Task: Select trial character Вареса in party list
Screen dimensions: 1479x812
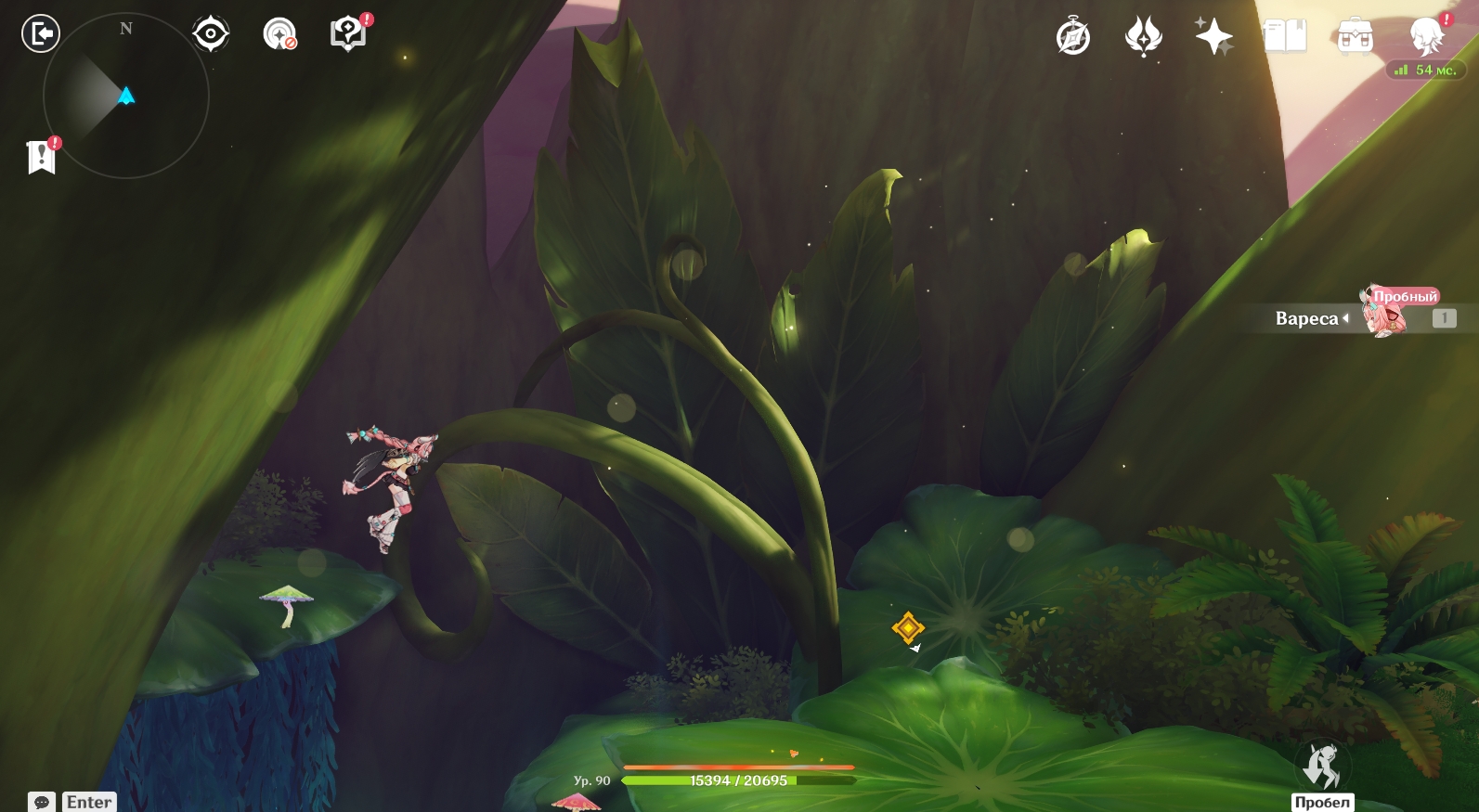Action: point(1383,316)
